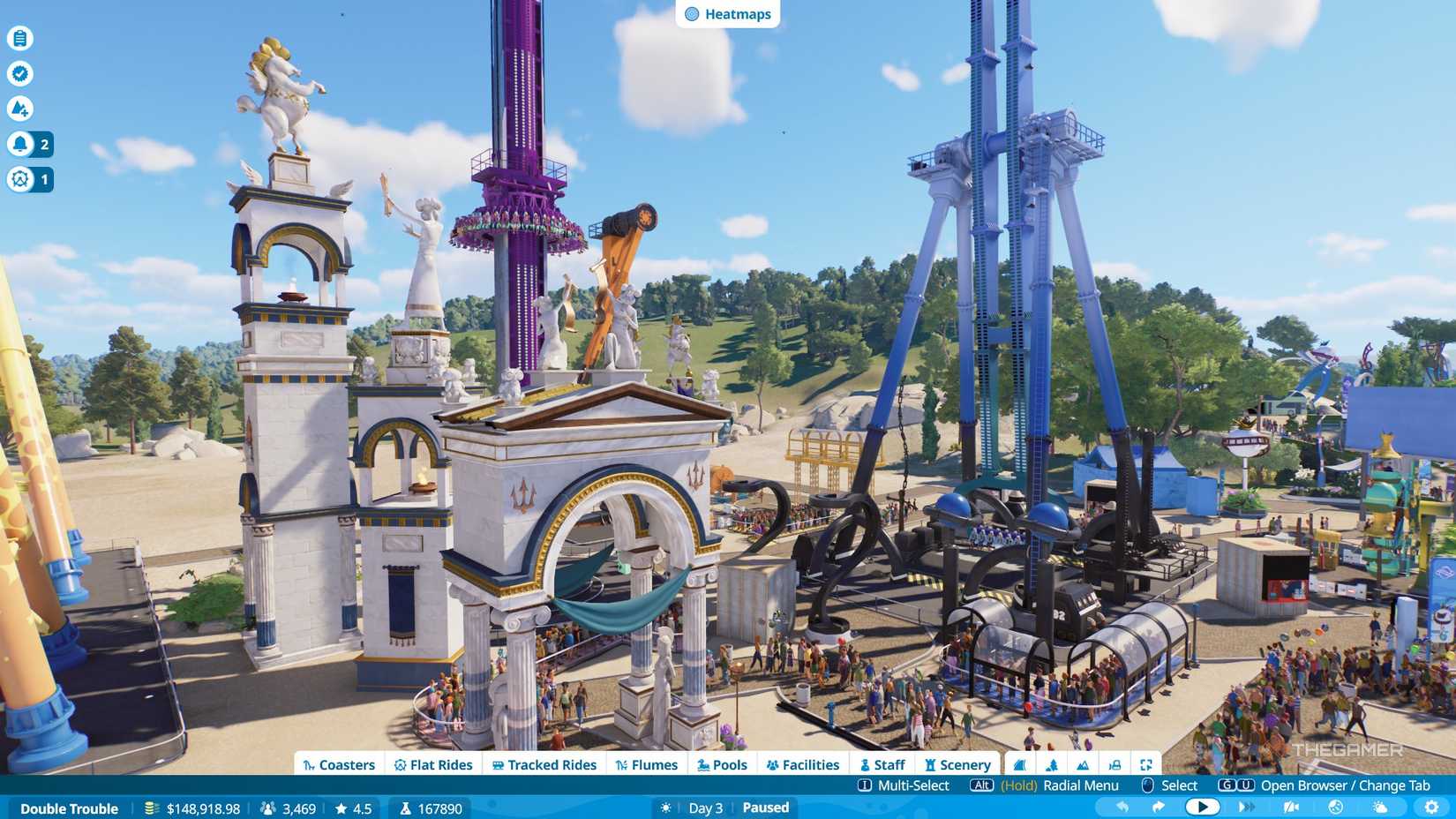
Task: Open the blueprint selection icon
Action: click(1115, 764)
